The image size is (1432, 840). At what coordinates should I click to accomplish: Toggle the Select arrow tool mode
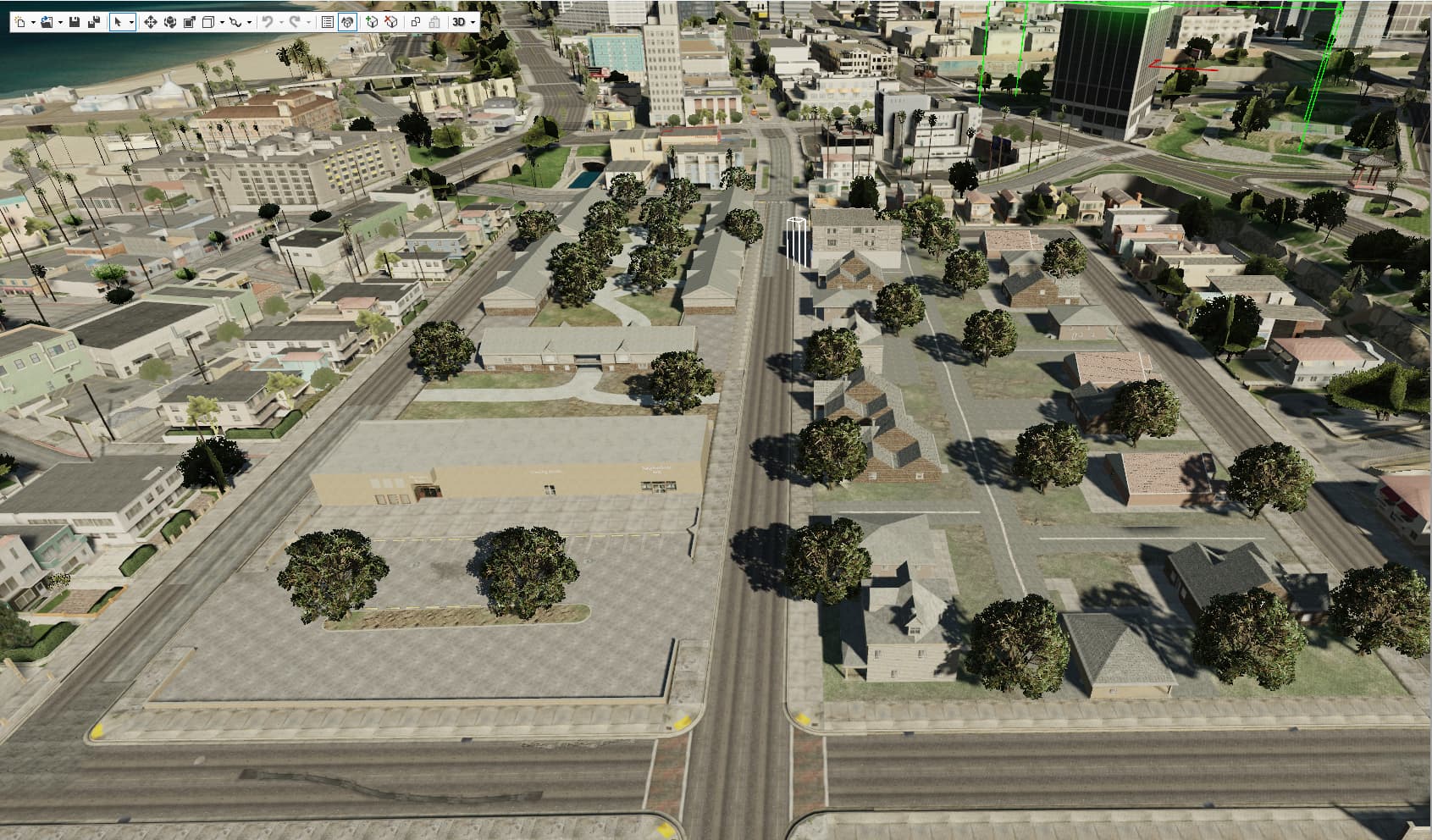pyautogui.click(x=118, y=21)
